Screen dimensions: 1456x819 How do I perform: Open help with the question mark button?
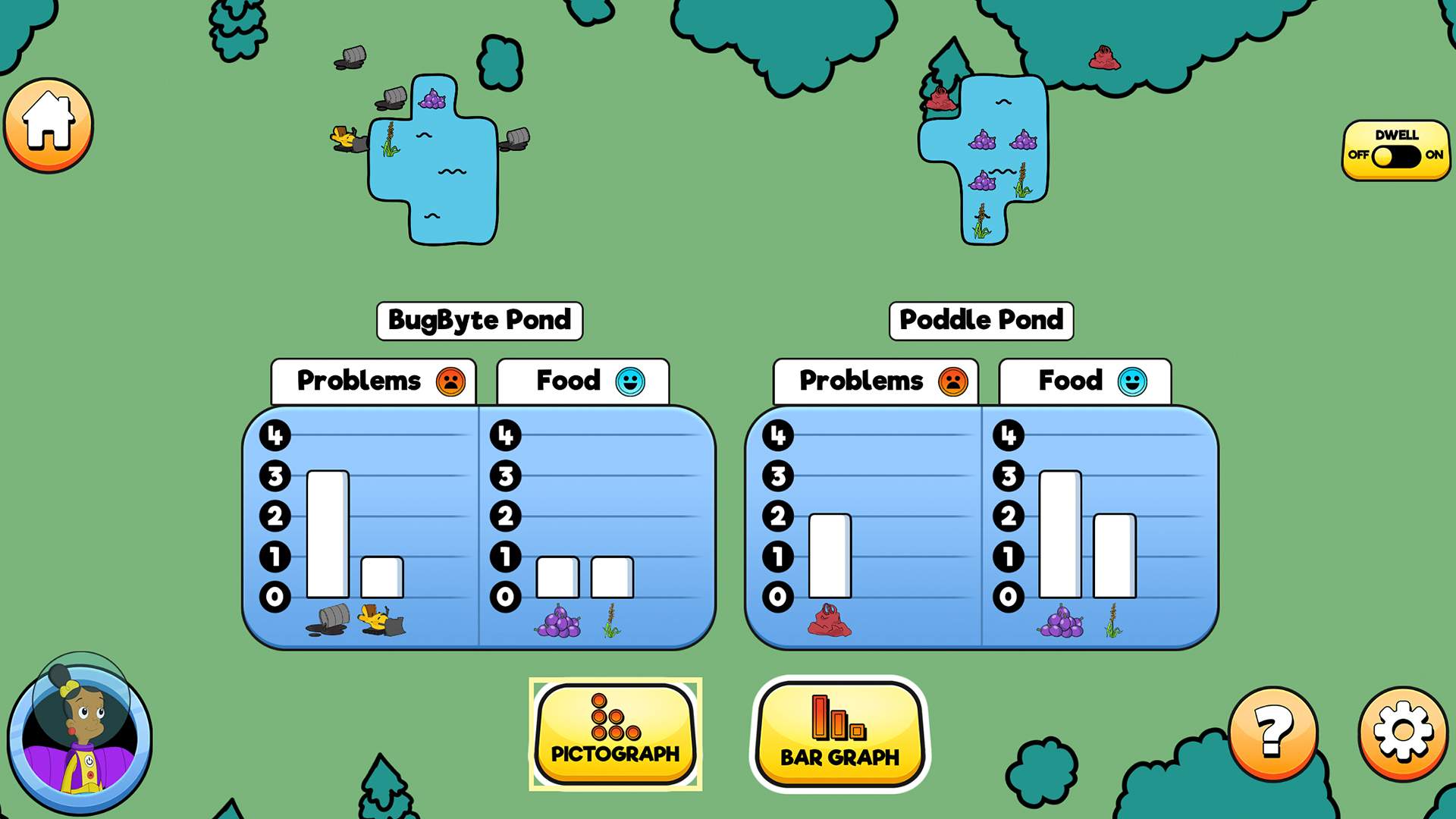(x=1273, y=733)
